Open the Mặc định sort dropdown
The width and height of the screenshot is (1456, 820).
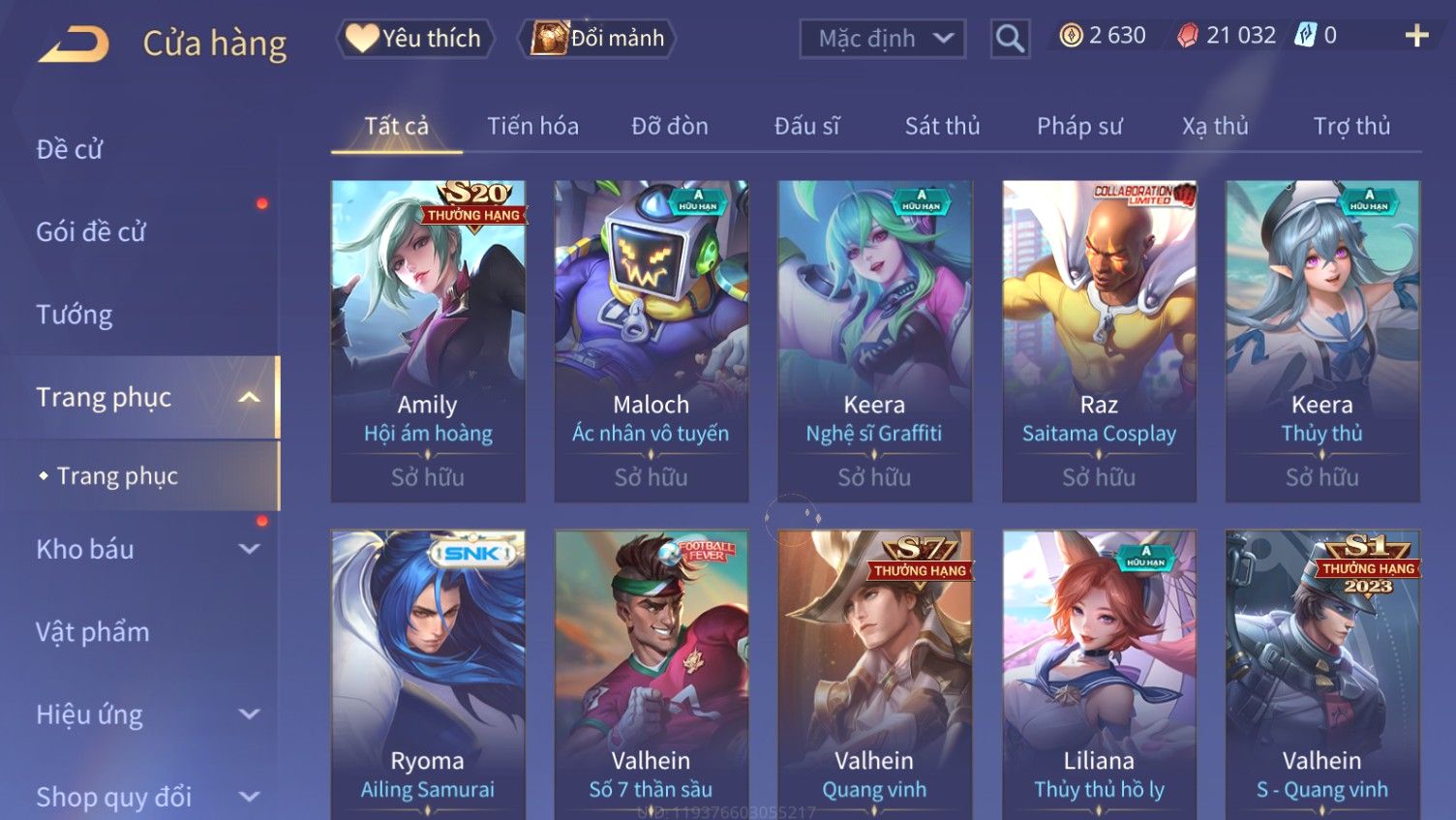point(882,39)
